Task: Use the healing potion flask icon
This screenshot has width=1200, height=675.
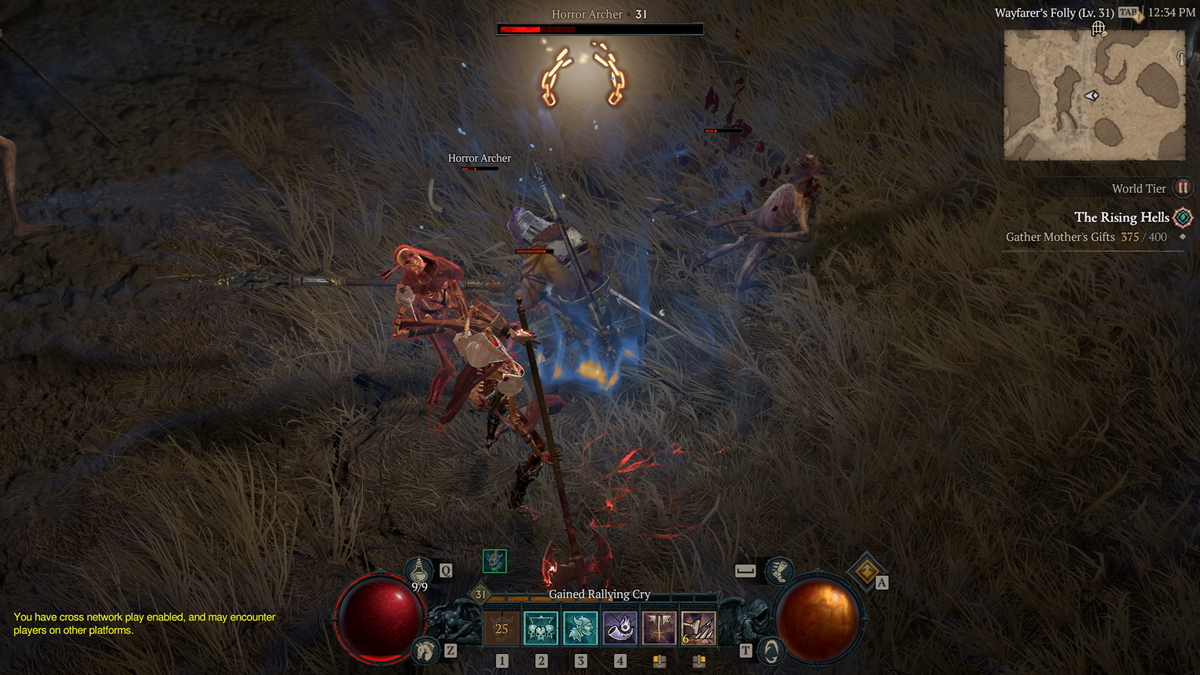Action: point(419,570)
